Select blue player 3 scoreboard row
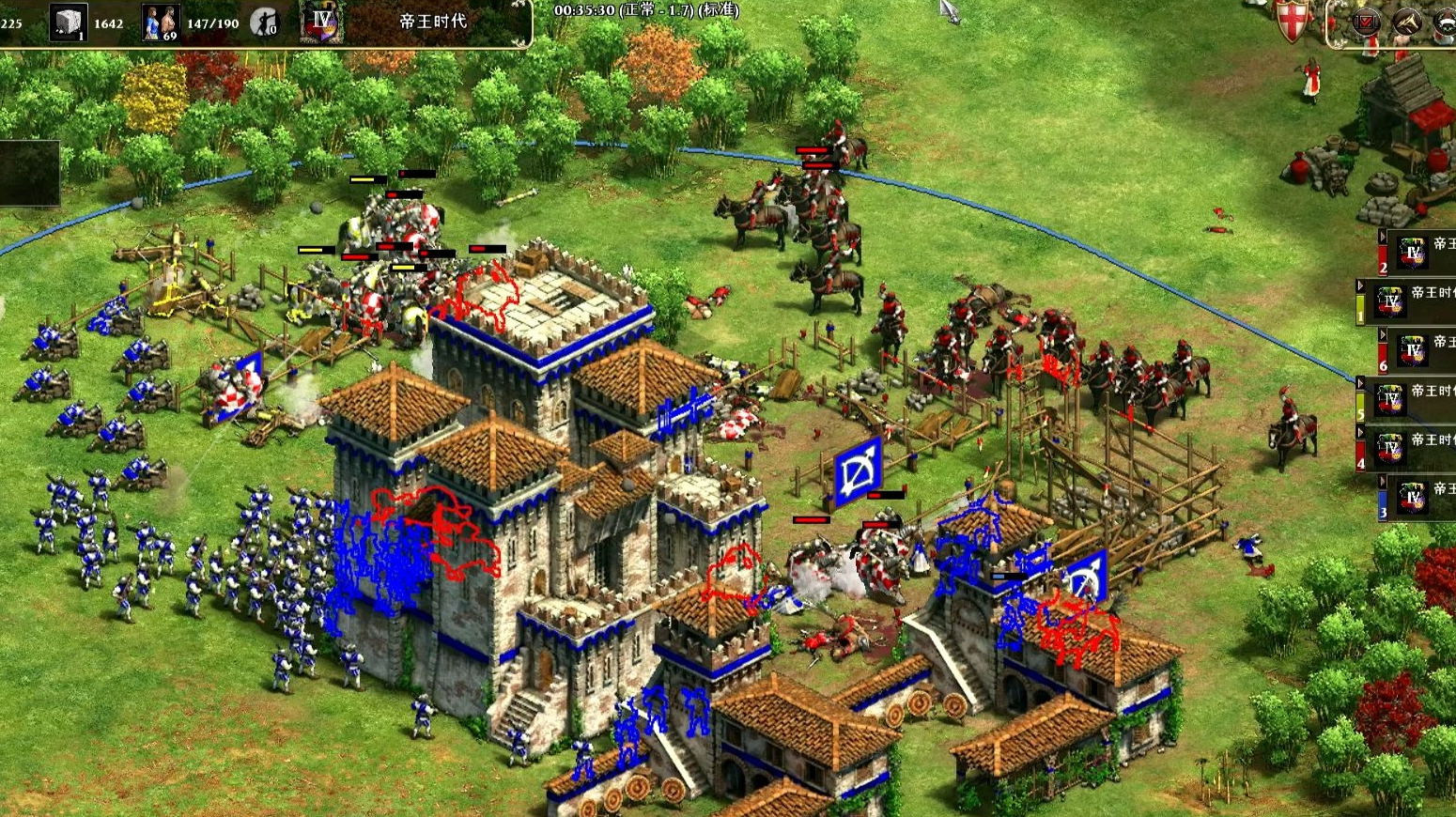The width and height of the screenshot is (1456, 817). pyautogui.click(x=1418, y=497)
